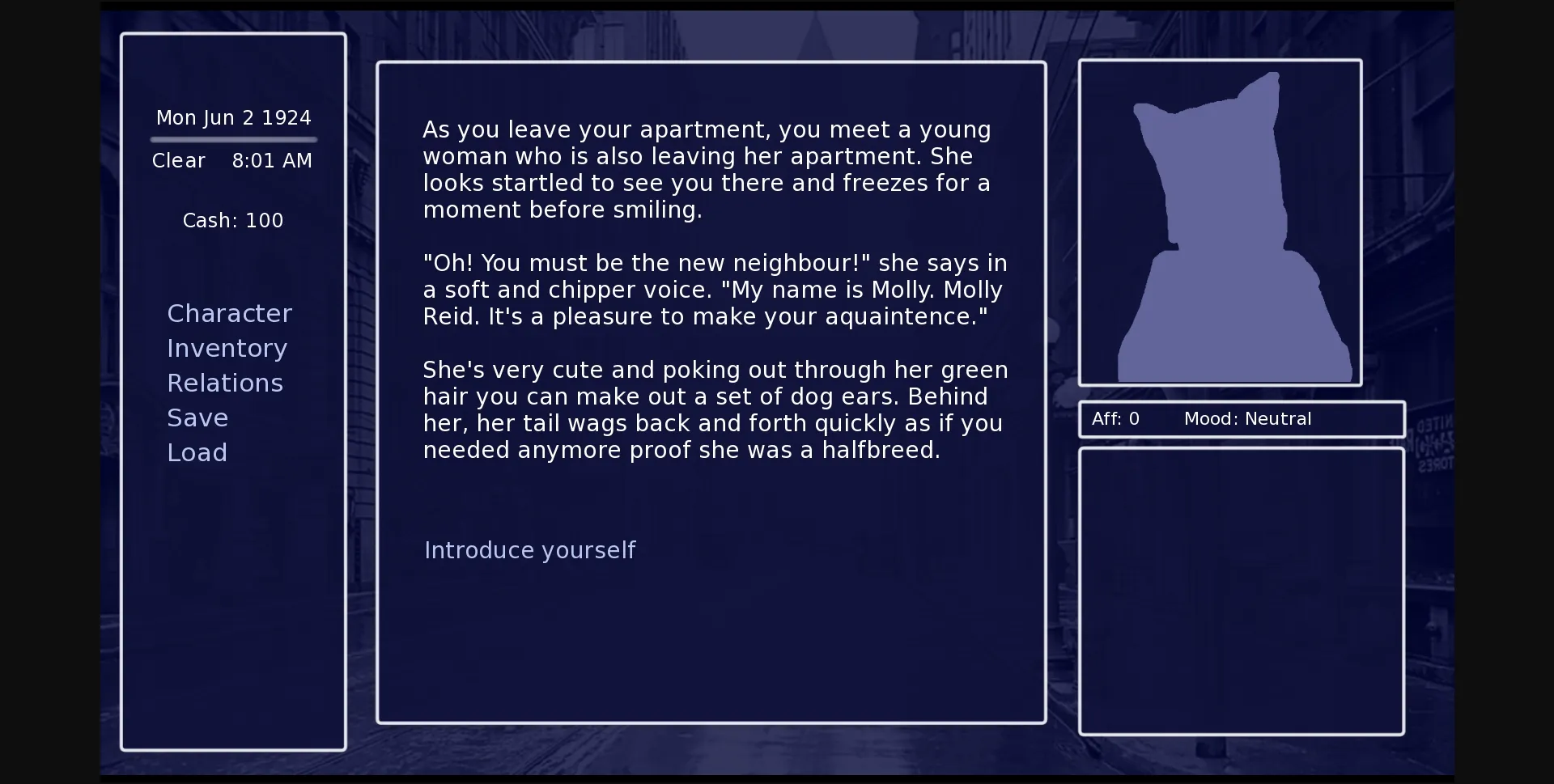The width and height of the screenshot is (1554, 784).
Task: Click the date 'Mon Jun 2 1924'
Action: [233, 117]
